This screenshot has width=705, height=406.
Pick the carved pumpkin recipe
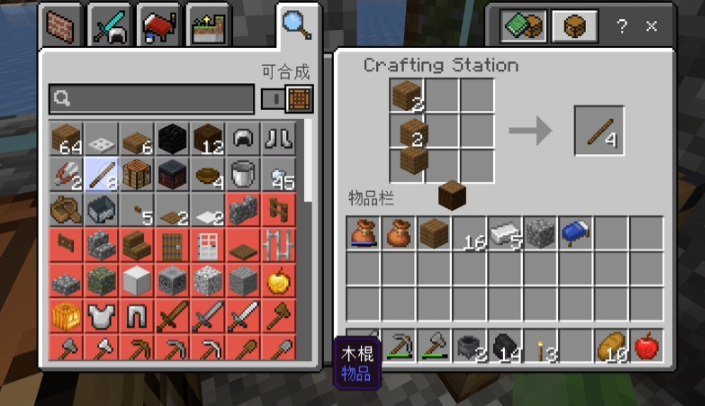pyautogui.click(x=65, y=316)
